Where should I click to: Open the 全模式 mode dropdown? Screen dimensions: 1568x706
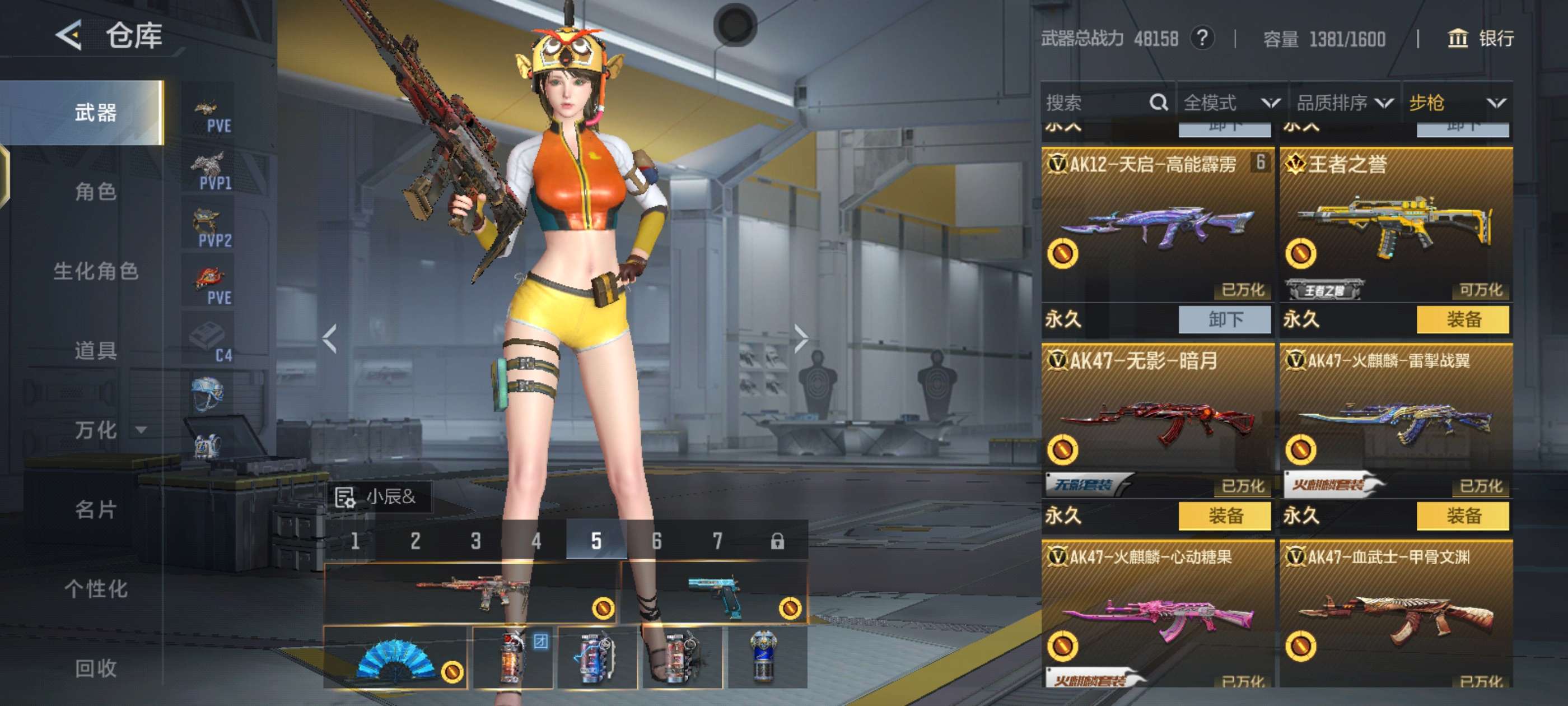pos(1231,103)
